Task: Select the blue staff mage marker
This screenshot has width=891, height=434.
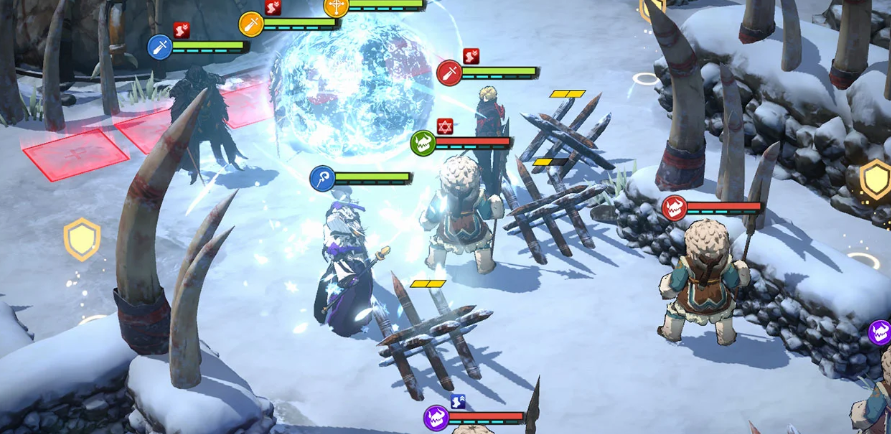Action: click(x=322, y=179)
